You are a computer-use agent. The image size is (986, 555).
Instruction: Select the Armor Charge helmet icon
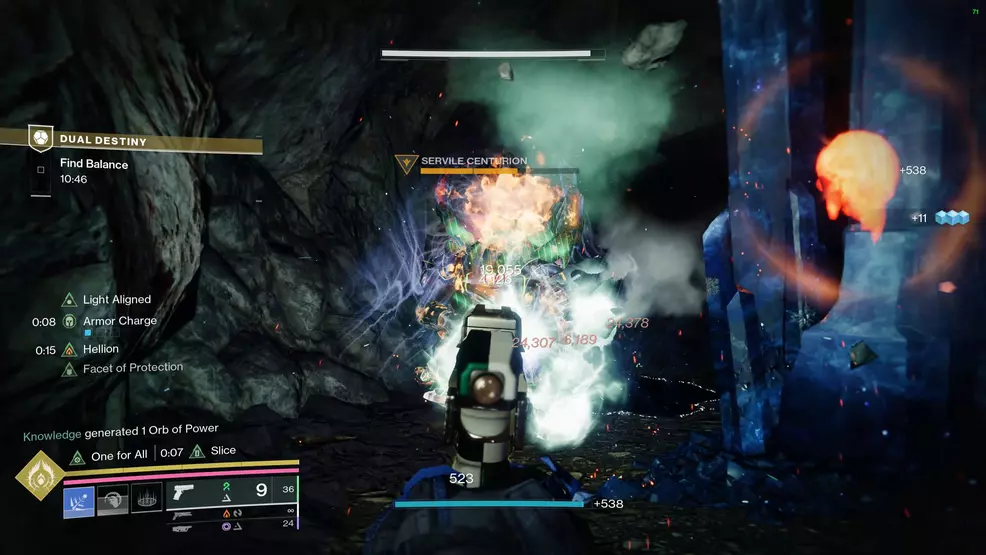[69, 321]
